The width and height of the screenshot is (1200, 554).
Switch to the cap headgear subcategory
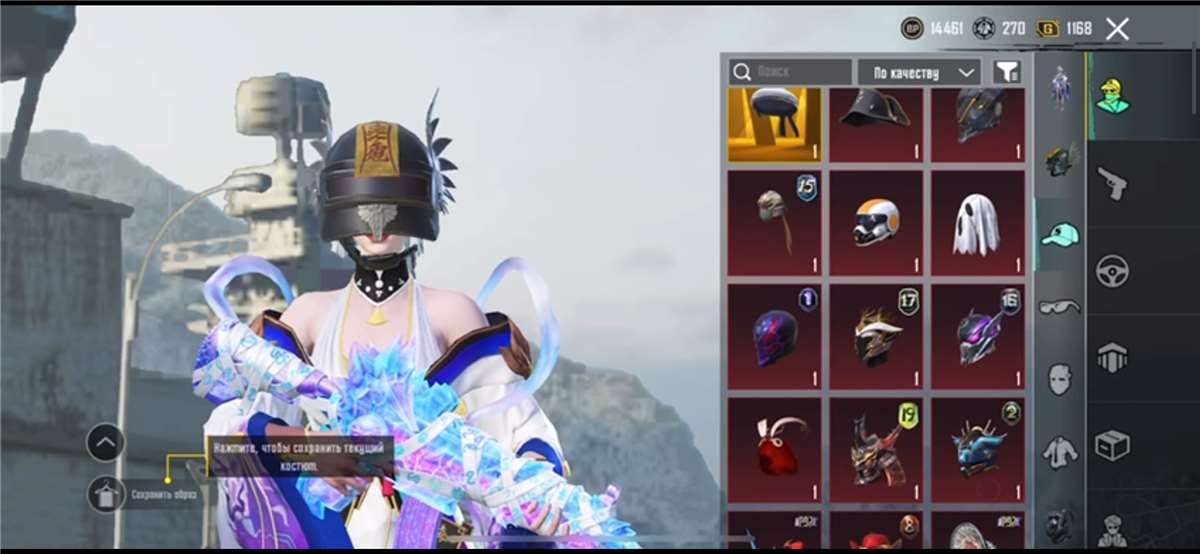tap(1060, 235)
